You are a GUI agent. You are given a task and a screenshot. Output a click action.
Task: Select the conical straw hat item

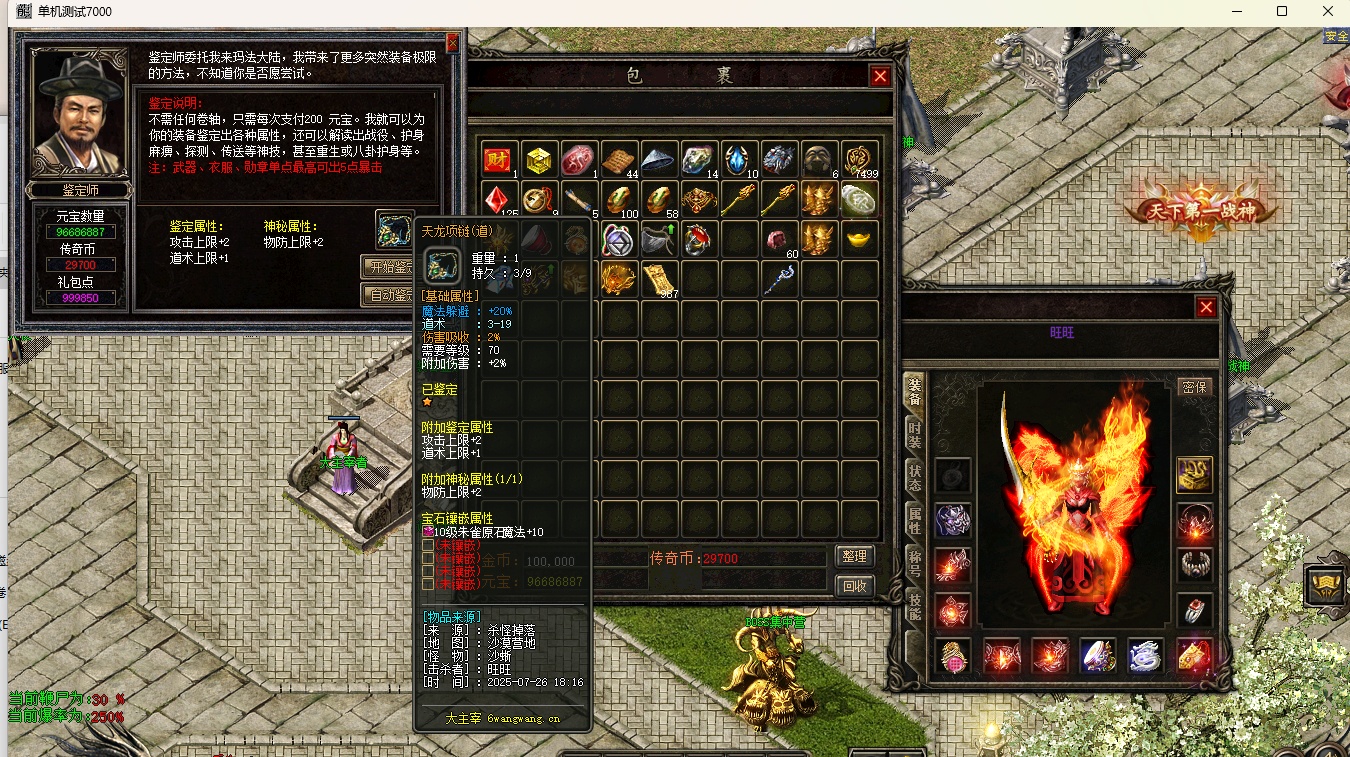(659, 160)
